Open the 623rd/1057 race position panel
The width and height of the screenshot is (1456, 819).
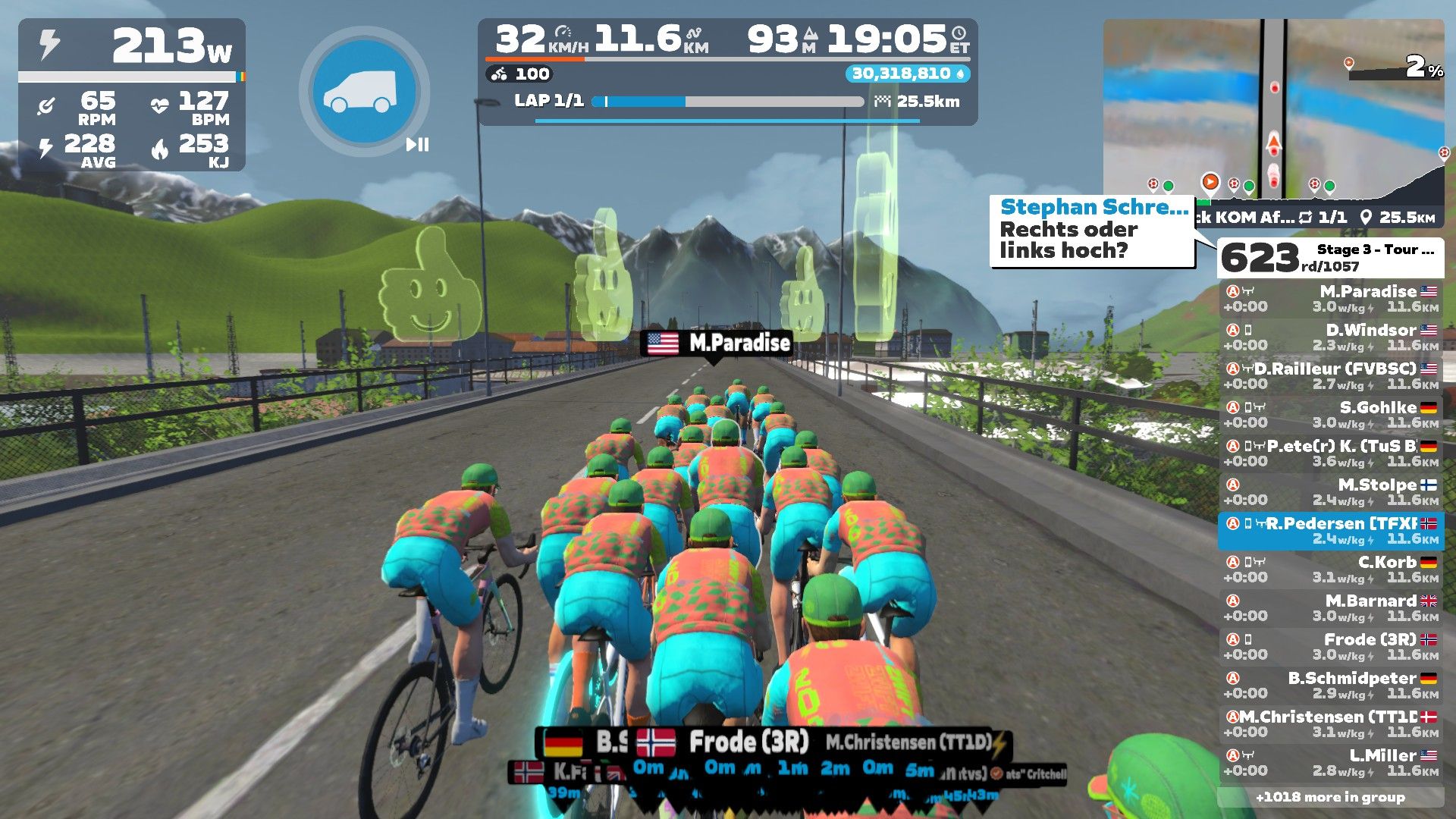pos(1331,258)
